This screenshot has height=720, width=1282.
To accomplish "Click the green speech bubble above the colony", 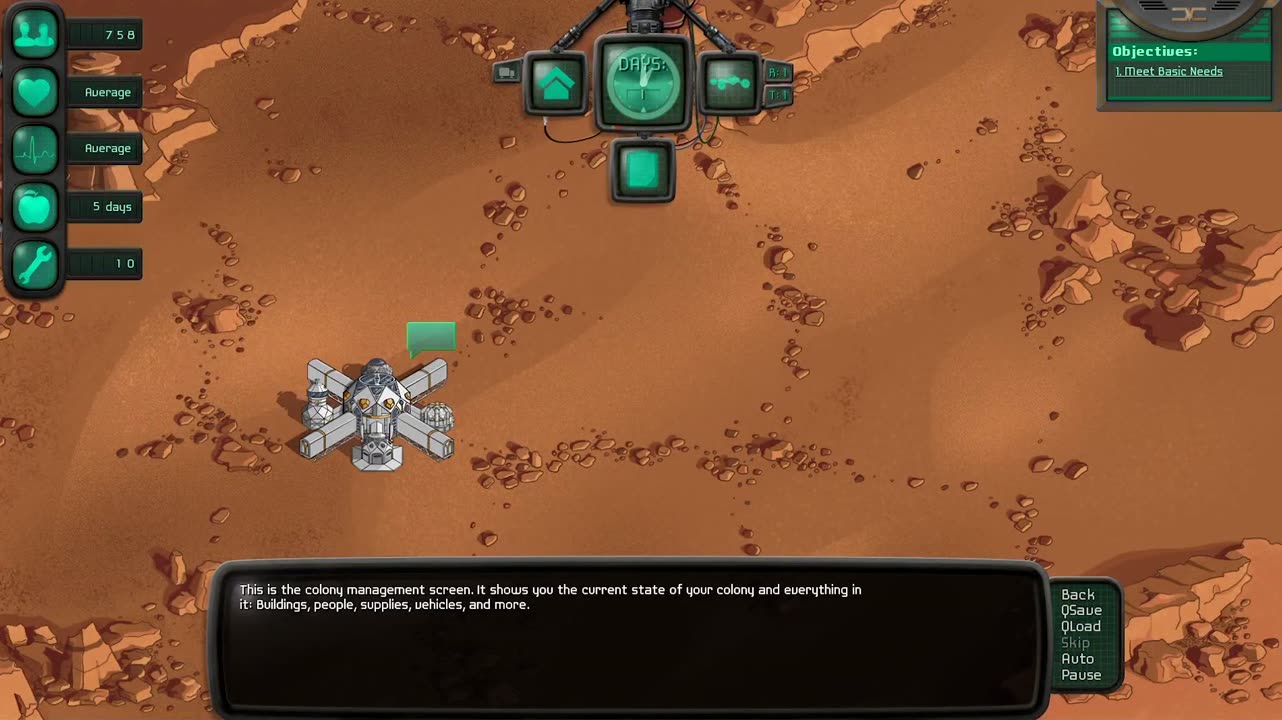I will point(431,337).
